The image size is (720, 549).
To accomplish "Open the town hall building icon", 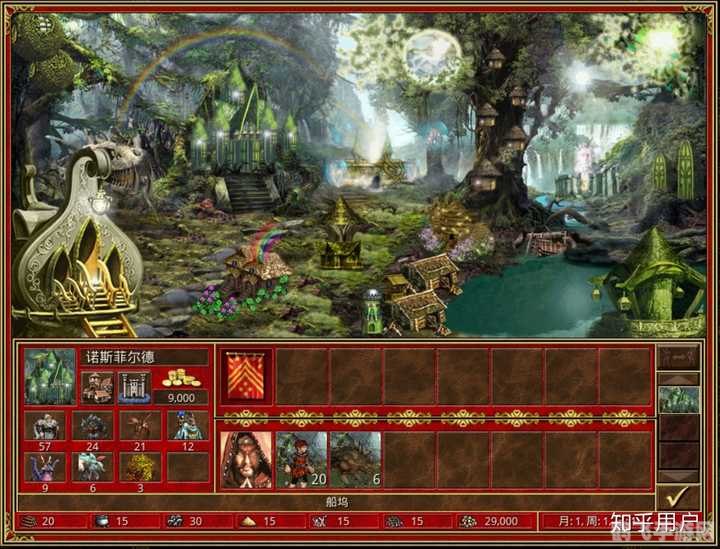I will (x=98, y=386).
